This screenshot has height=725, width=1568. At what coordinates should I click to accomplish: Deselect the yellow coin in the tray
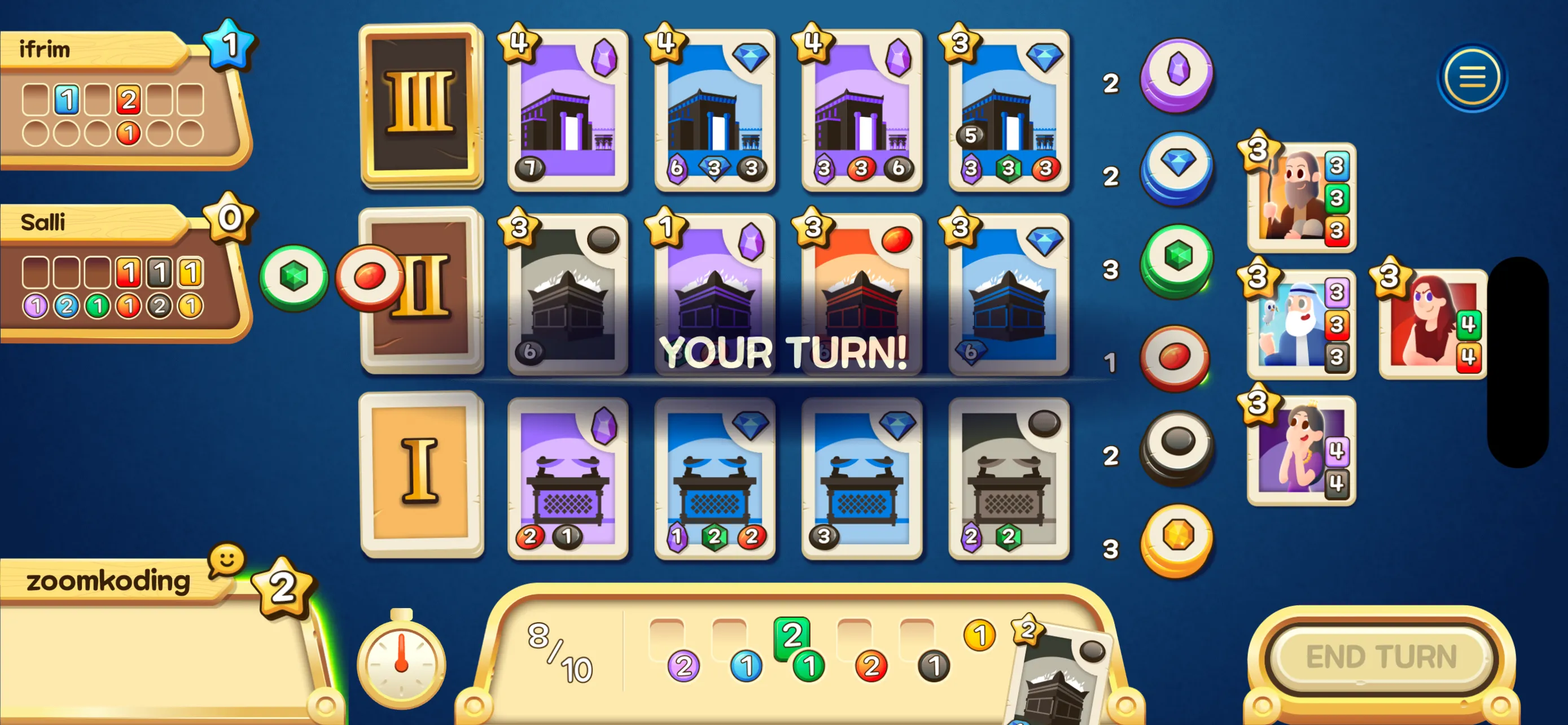point(979,634)
